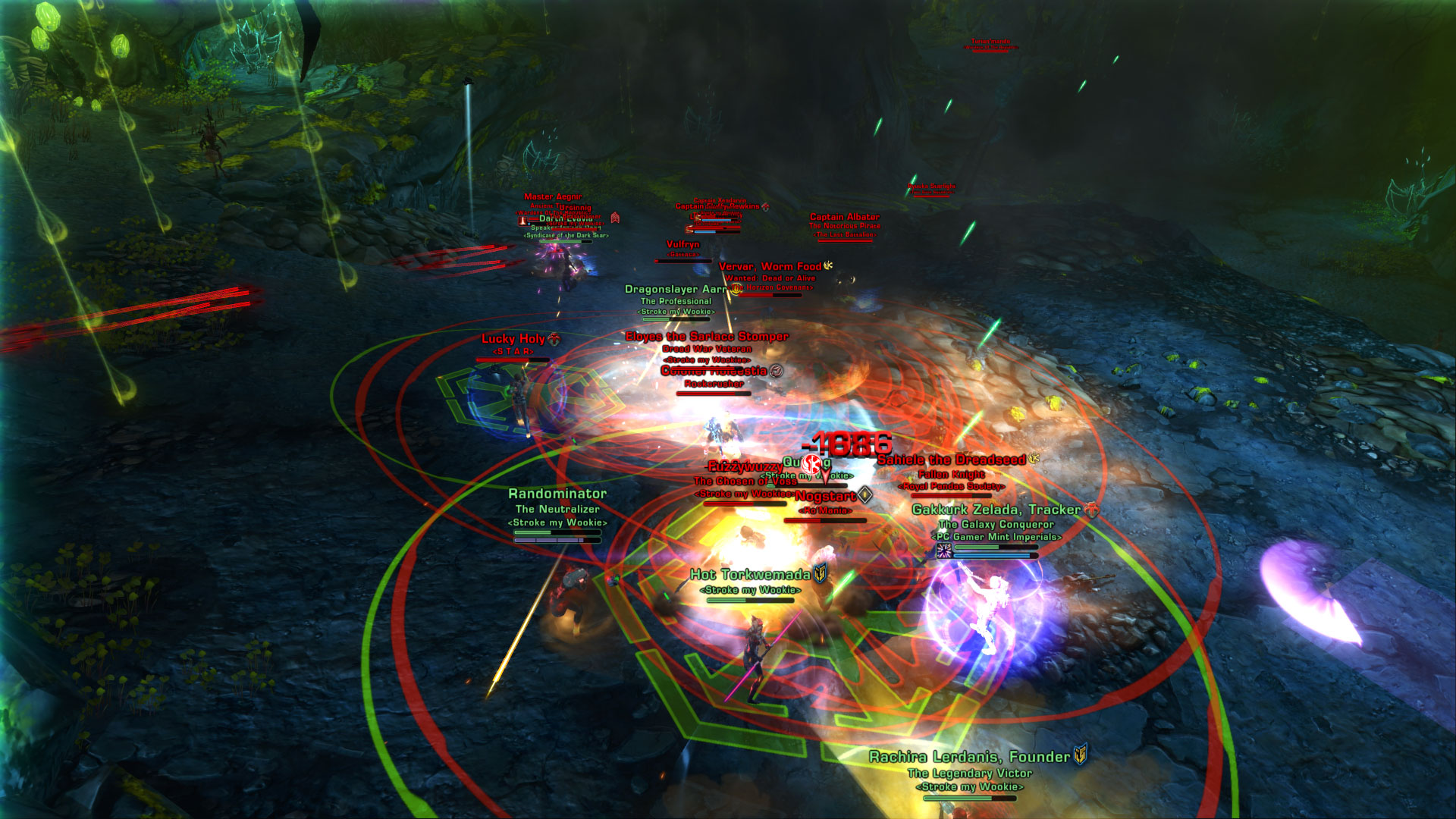Click the flair icon beside Vervar, Worm Food
Viewport: 1456px width, 819px height.
click(x=827, y=266)
